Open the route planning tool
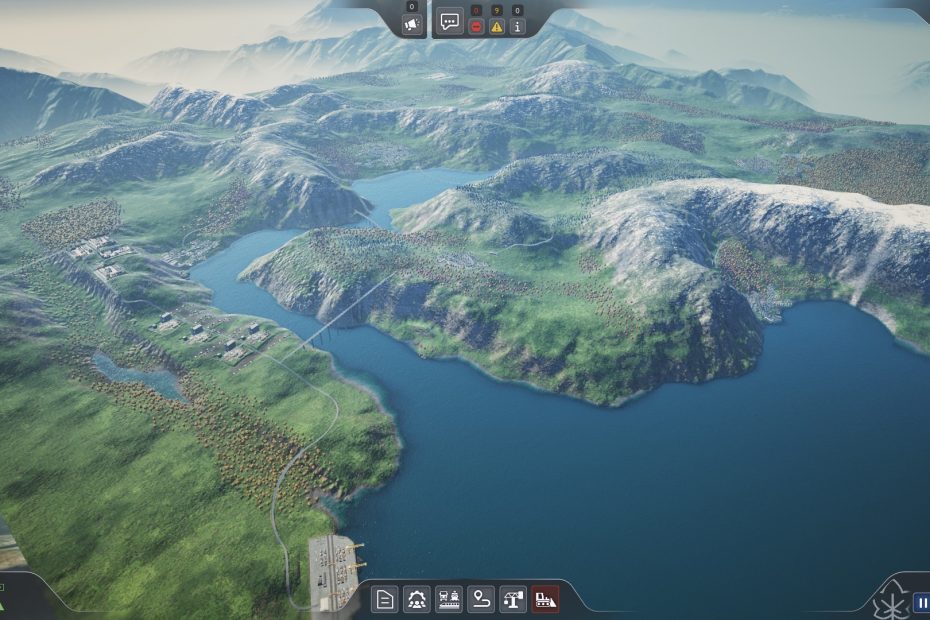The width and height of the screenshot is (930, 620). [481, 599]
